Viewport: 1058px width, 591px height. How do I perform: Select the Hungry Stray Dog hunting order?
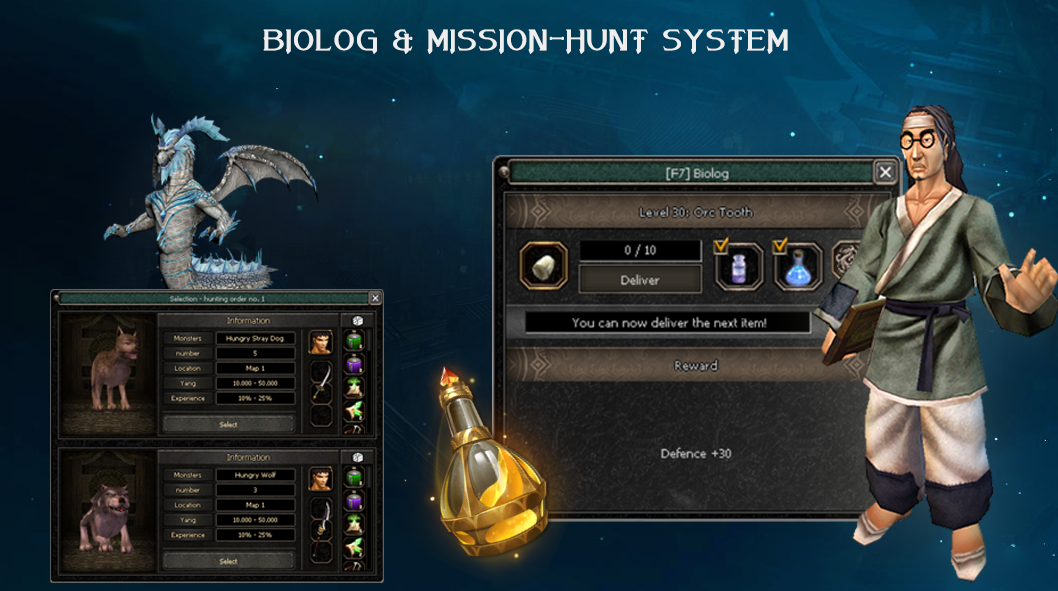[229, 424]
